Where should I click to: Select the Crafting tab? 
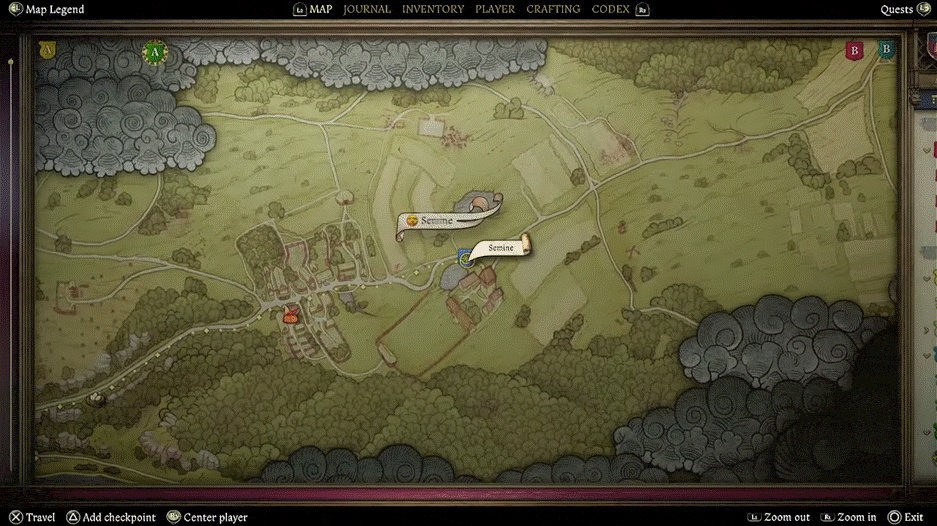point(553,10)
